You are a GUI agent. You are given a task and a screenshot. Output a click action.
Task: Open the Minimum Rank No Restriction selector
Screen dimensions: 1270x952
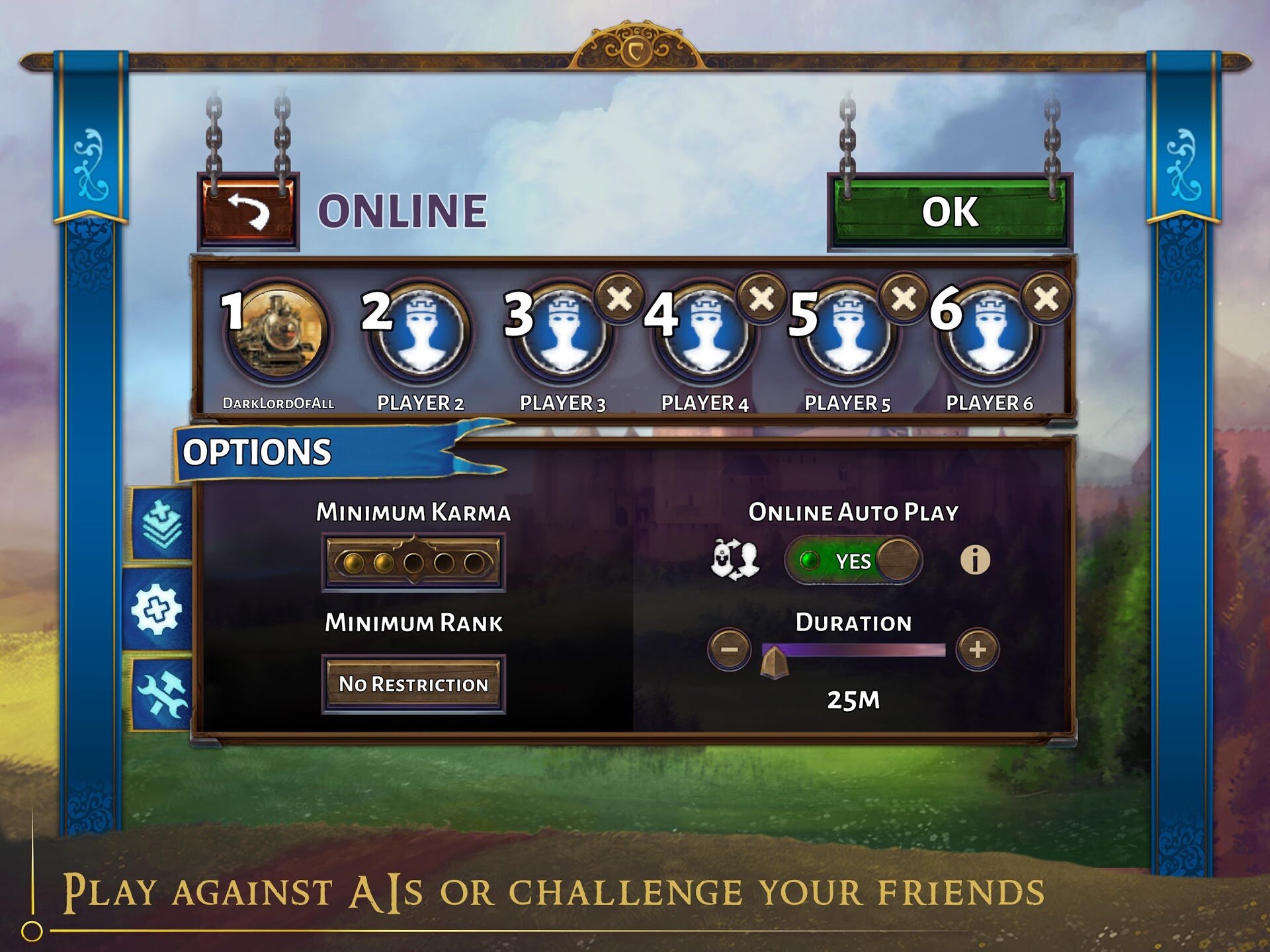(413, 684)
